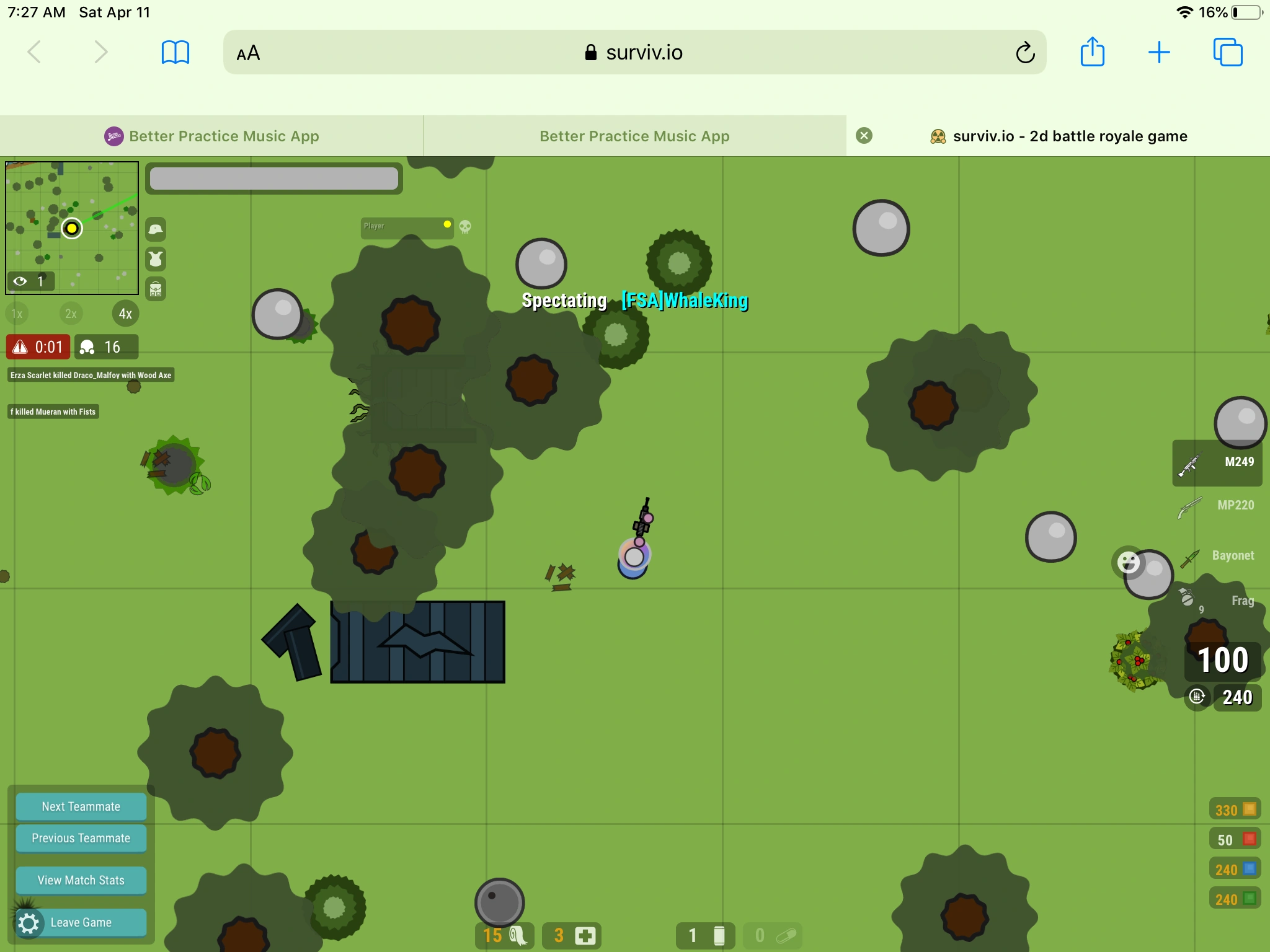Equip the M249 weapon slot
Image resolution: width=1270 pixels, height=952 pixels.
coord(1217,462)
